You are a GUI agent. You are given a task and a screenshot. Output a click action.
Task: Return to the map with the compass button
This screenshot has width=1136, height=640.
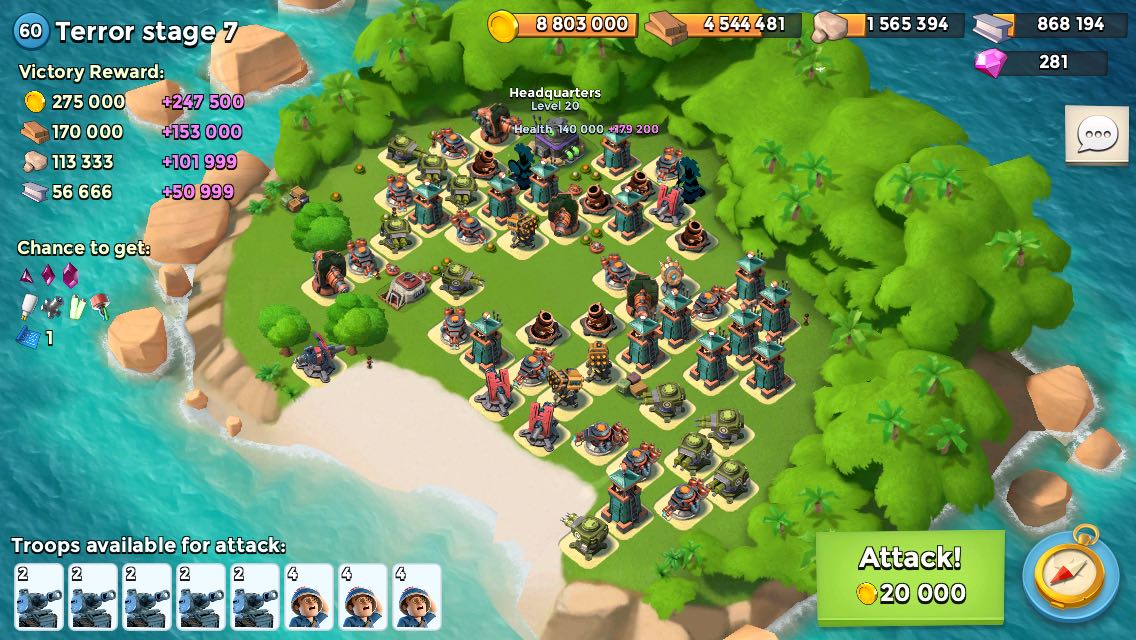tap(1070, 576)
